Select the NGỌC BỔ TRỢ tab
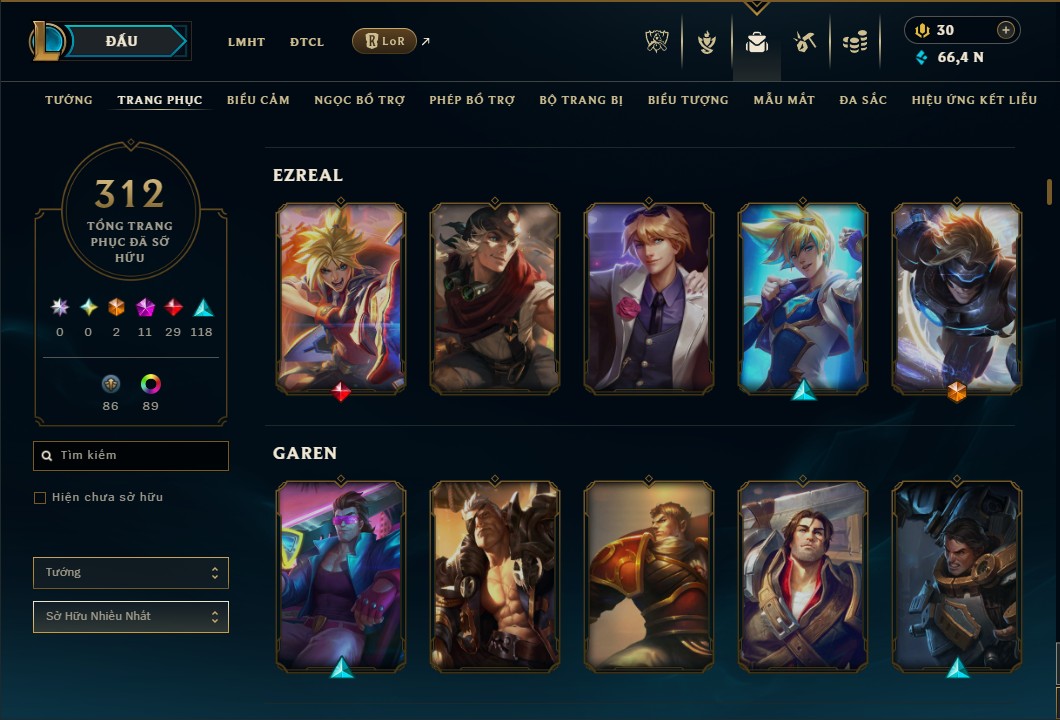Image resolution: width=1060 pixels, height=720 pixels. pos(359,100)
